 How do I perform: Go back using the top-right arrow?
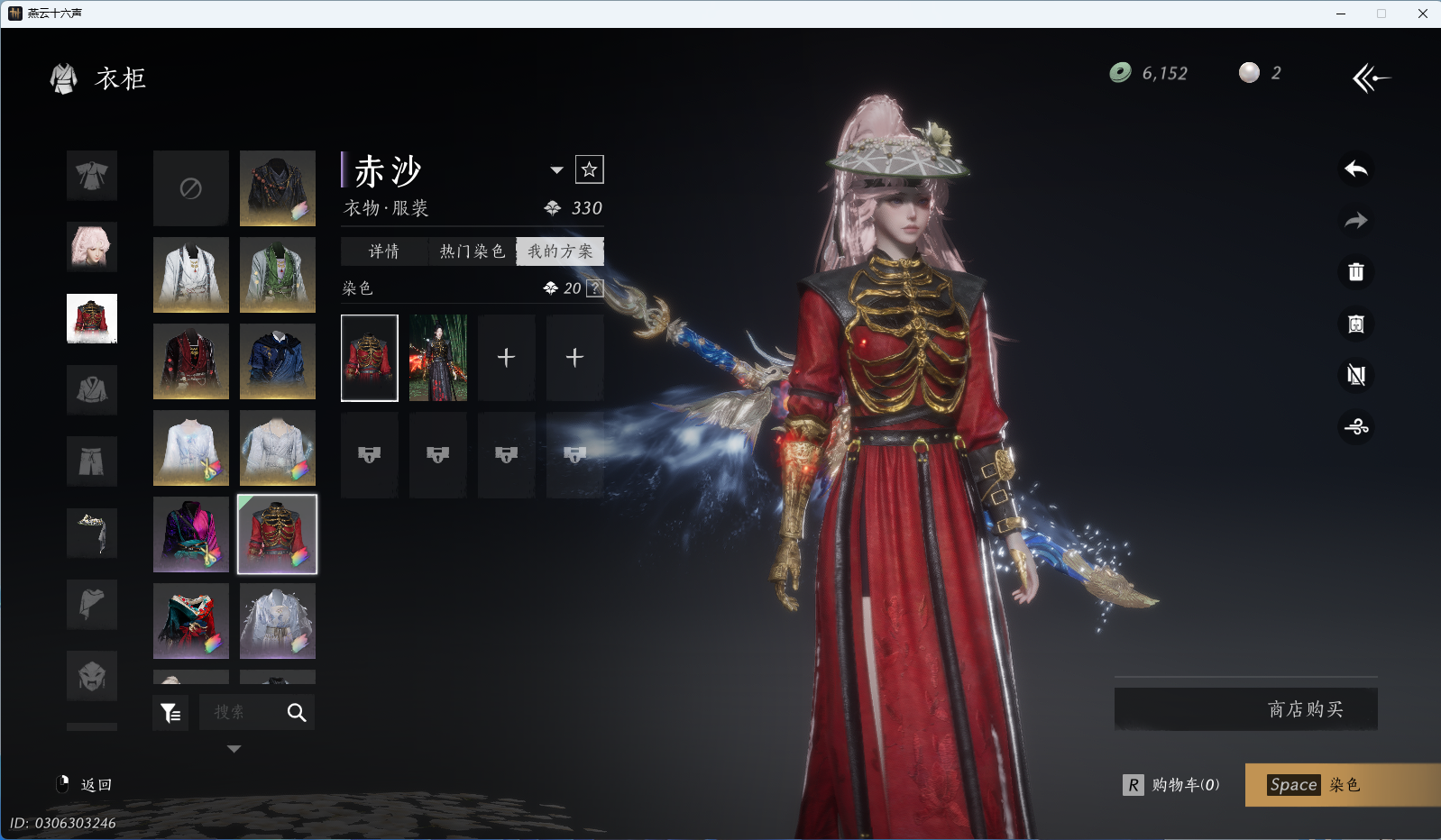(1371, 78)
